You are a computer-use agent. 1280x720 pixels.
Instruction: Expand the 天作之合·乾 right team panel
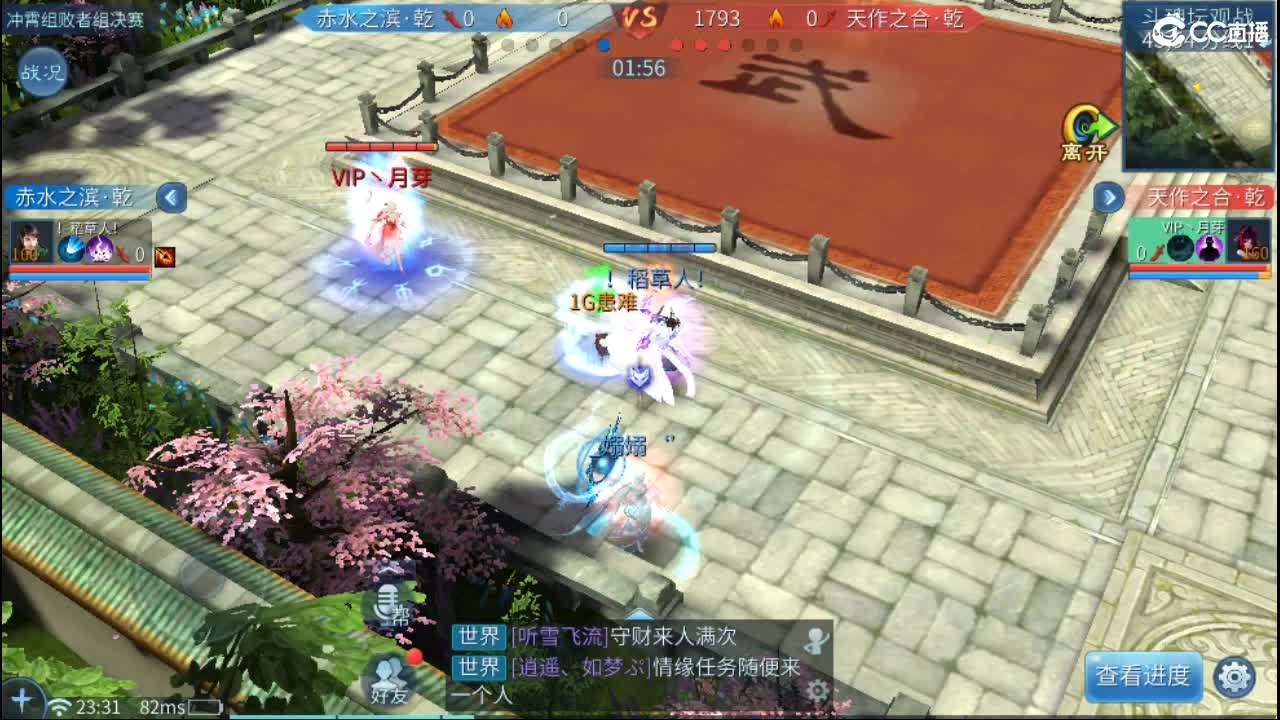[1110, 198]
